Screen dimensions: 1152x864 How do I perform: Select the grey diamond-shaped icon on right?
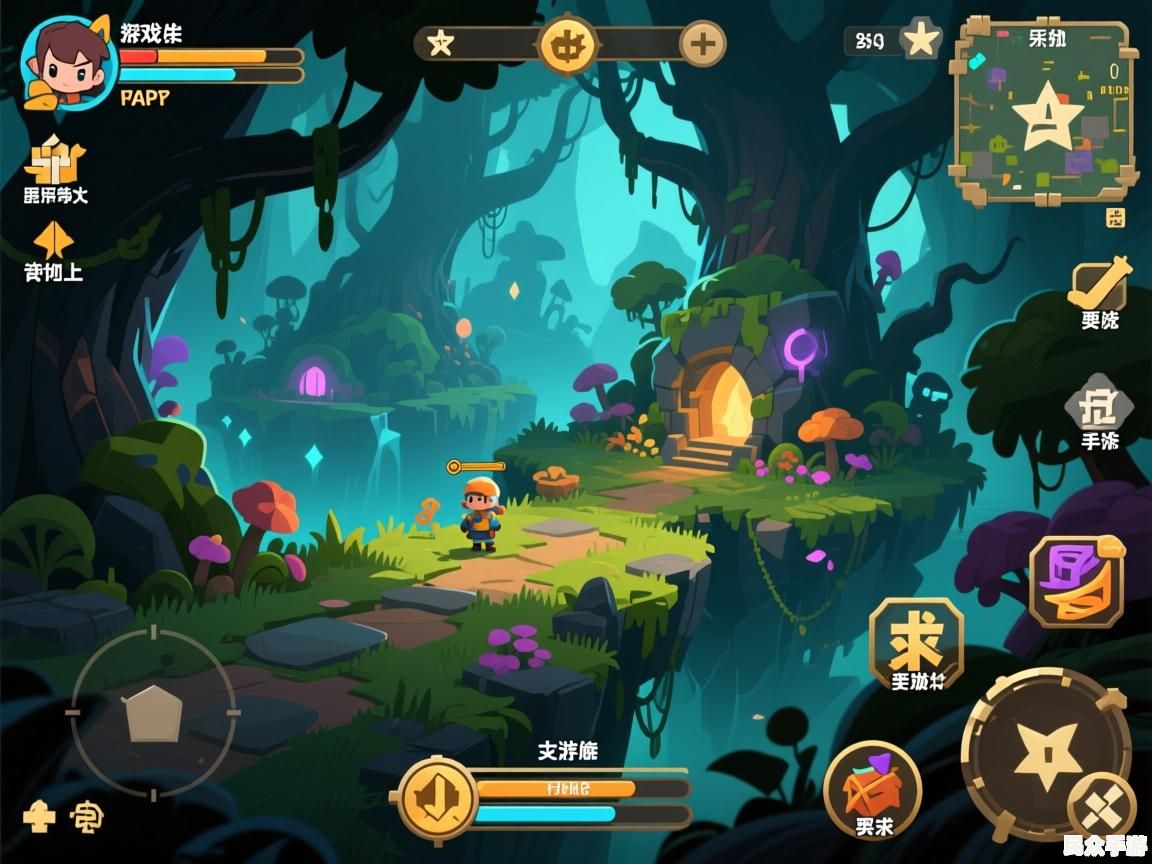(1099, 408)
